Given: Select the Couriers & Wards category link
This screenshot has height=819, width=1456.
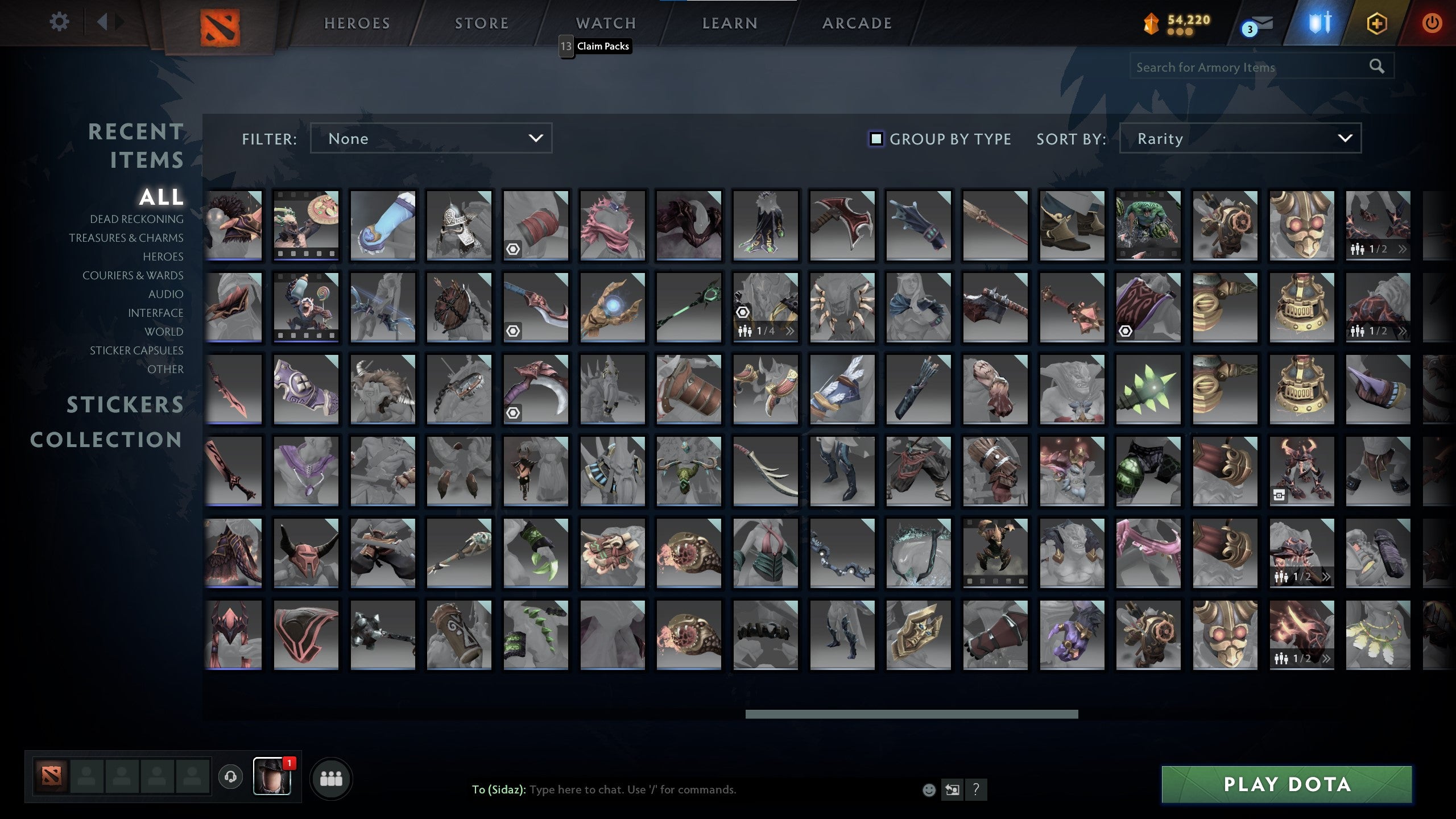Looking at the screenshot, I should [134, 275].
